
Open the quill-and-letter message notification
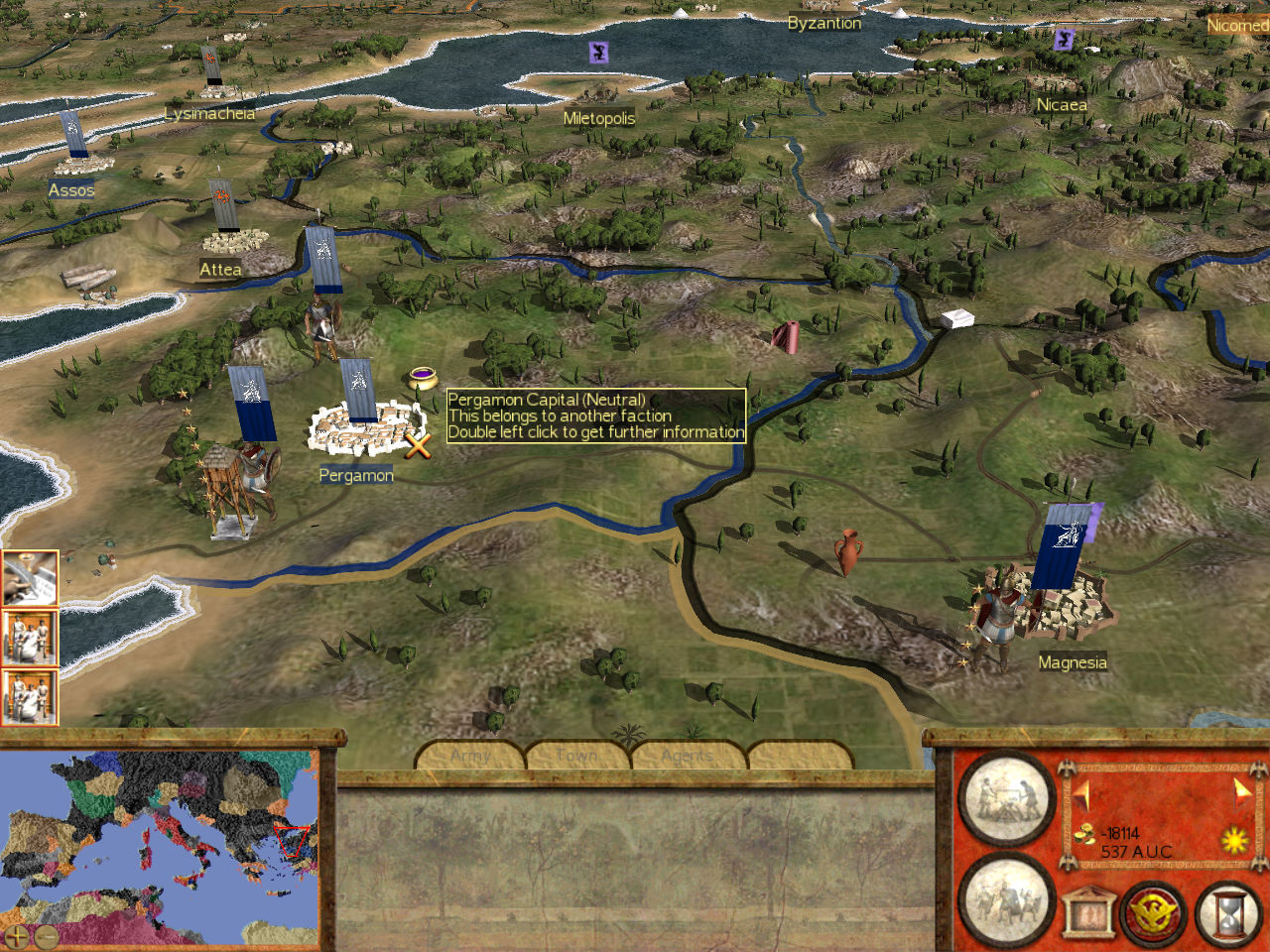(x=28, y=578)
